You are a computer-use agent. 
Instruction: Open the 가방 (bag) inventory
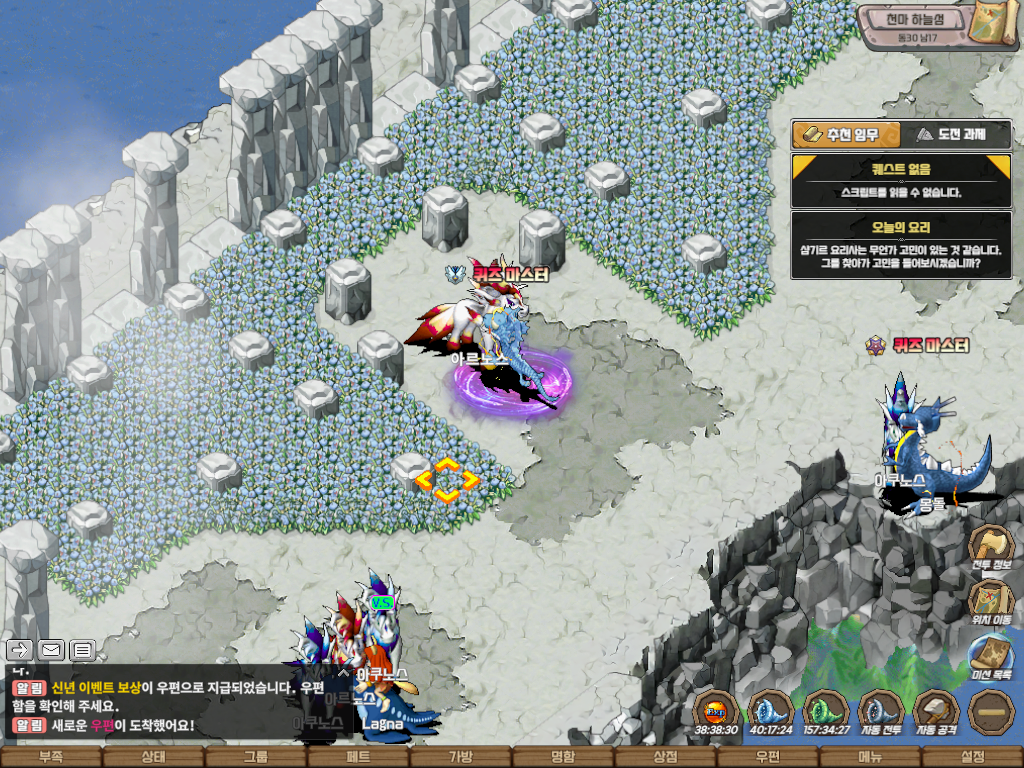tap(460, 757)
